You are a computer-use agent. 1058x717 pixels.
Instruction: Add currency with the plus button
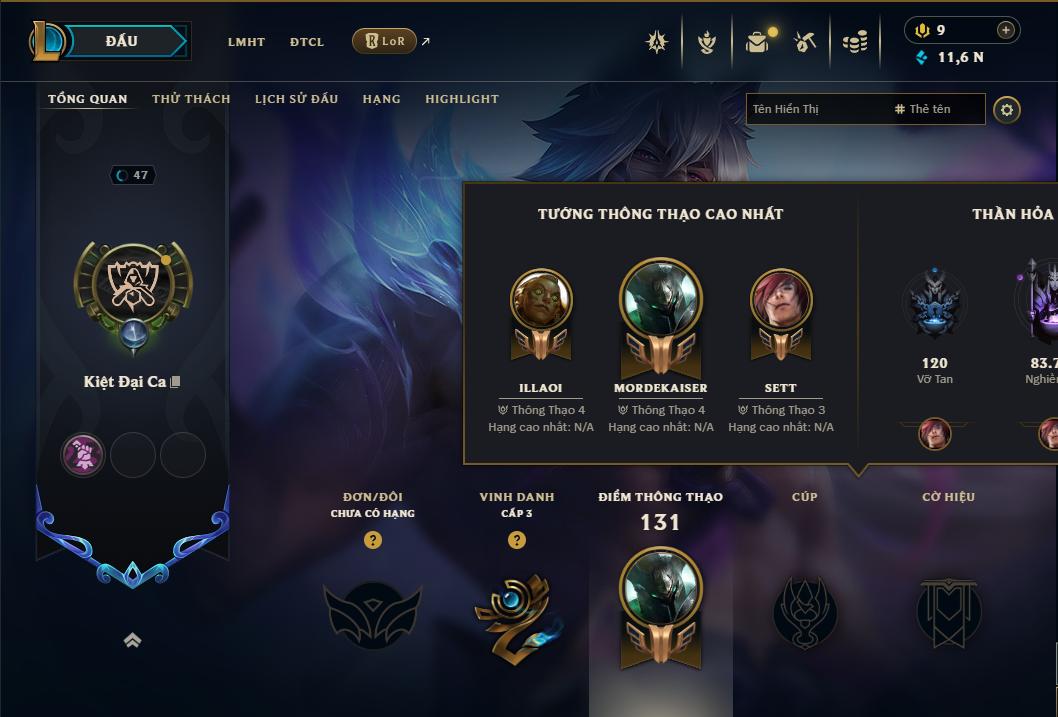1005,30
